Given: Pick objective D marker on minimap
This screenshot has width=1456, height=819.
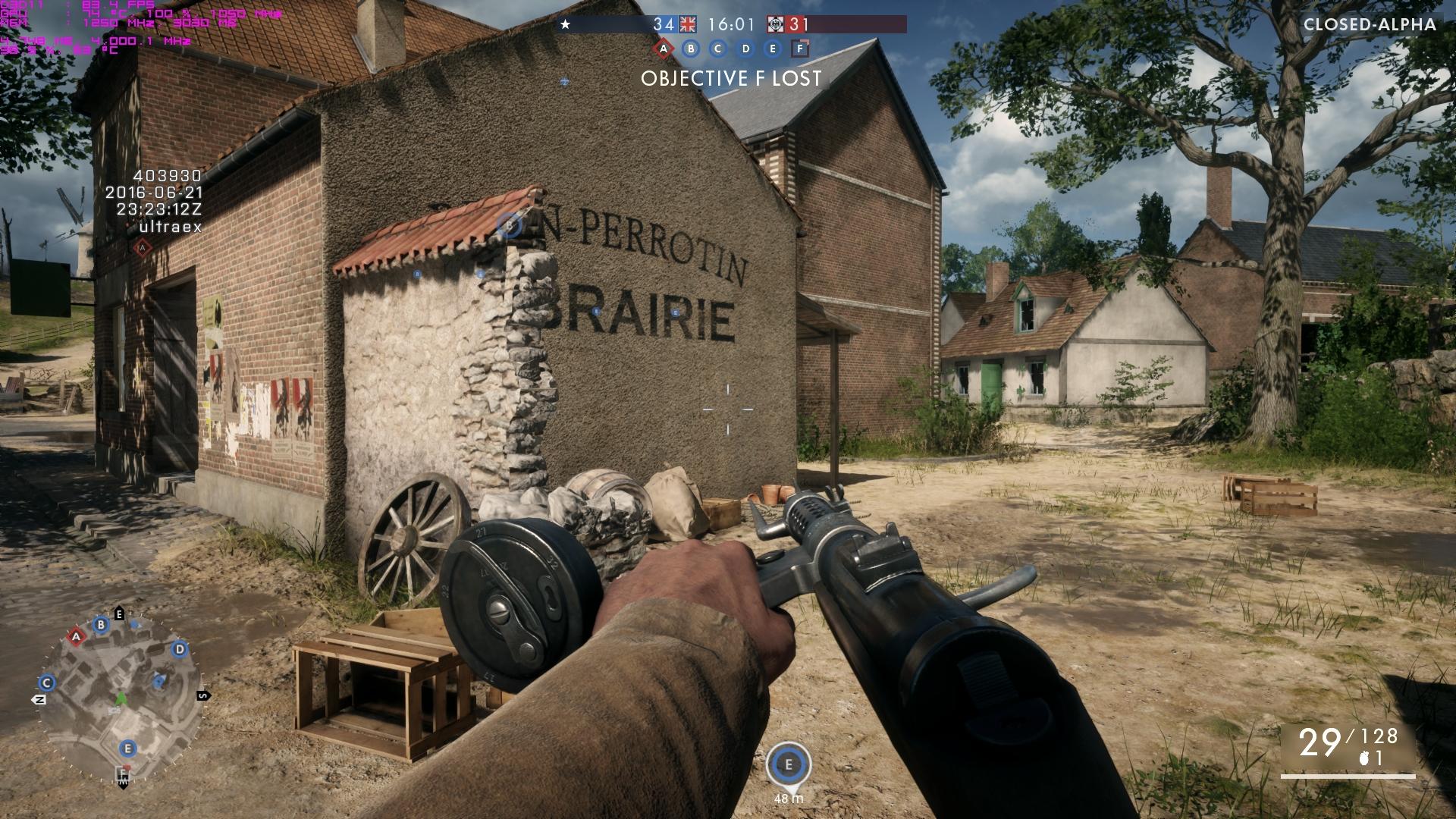Looking at the screenshot, I should 180,649.
